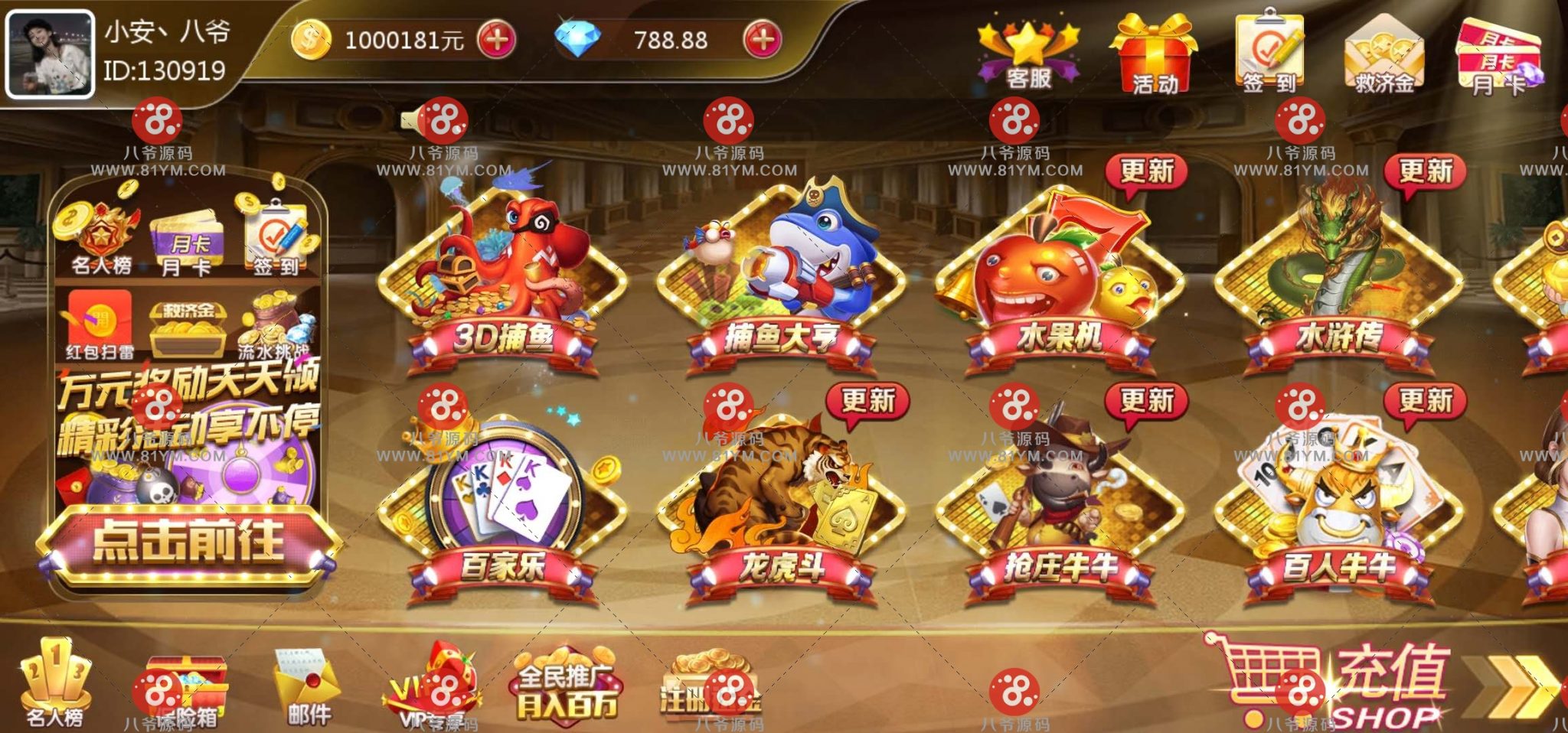The width and height of the screenshot is (1568, 733).
Task: Open the 签到 sign-in icon at top
Action: pos(1271,50)
